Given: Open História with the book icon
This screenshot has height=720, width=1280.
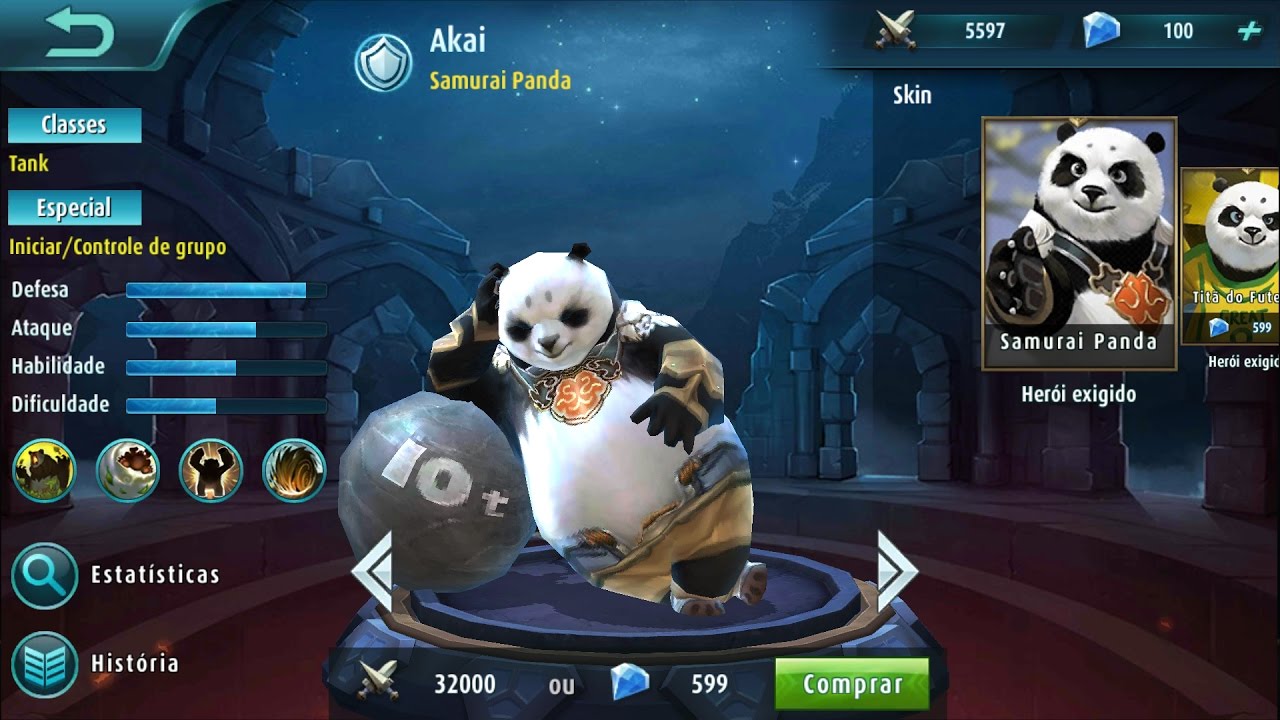Looking at the screenshot, I should [x=43, y=662].
